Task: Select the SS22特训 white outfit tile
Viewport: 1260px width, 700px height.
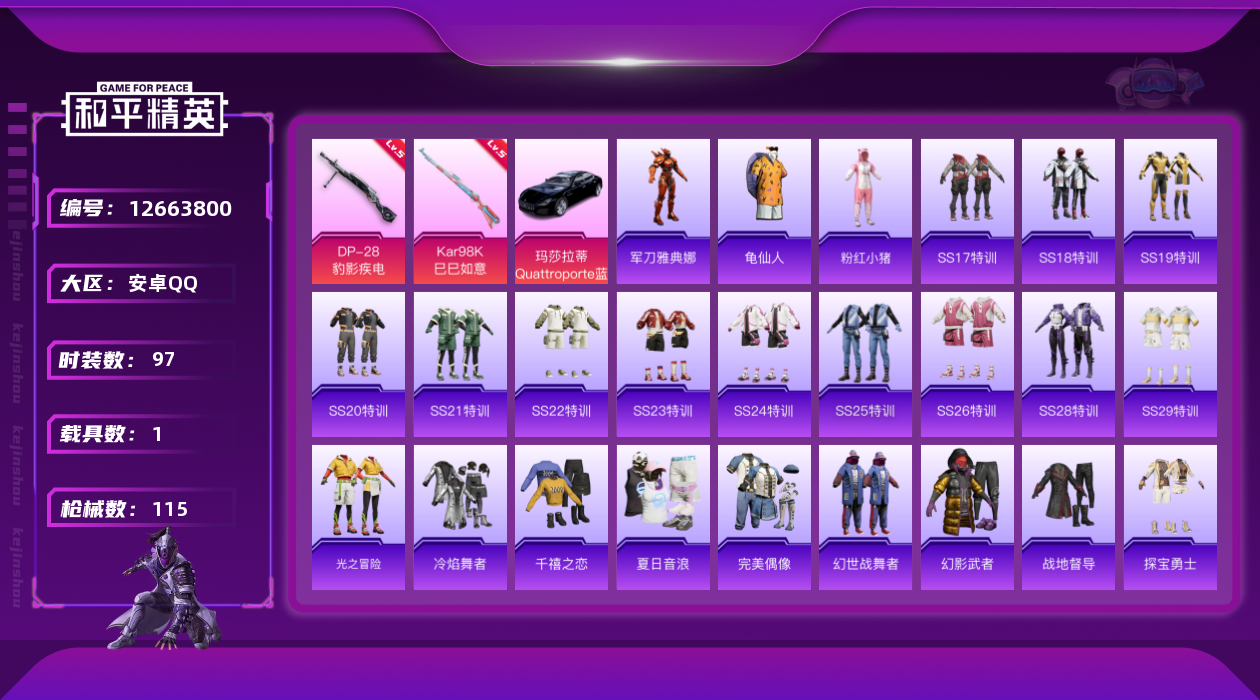Action: pos(561,364)
